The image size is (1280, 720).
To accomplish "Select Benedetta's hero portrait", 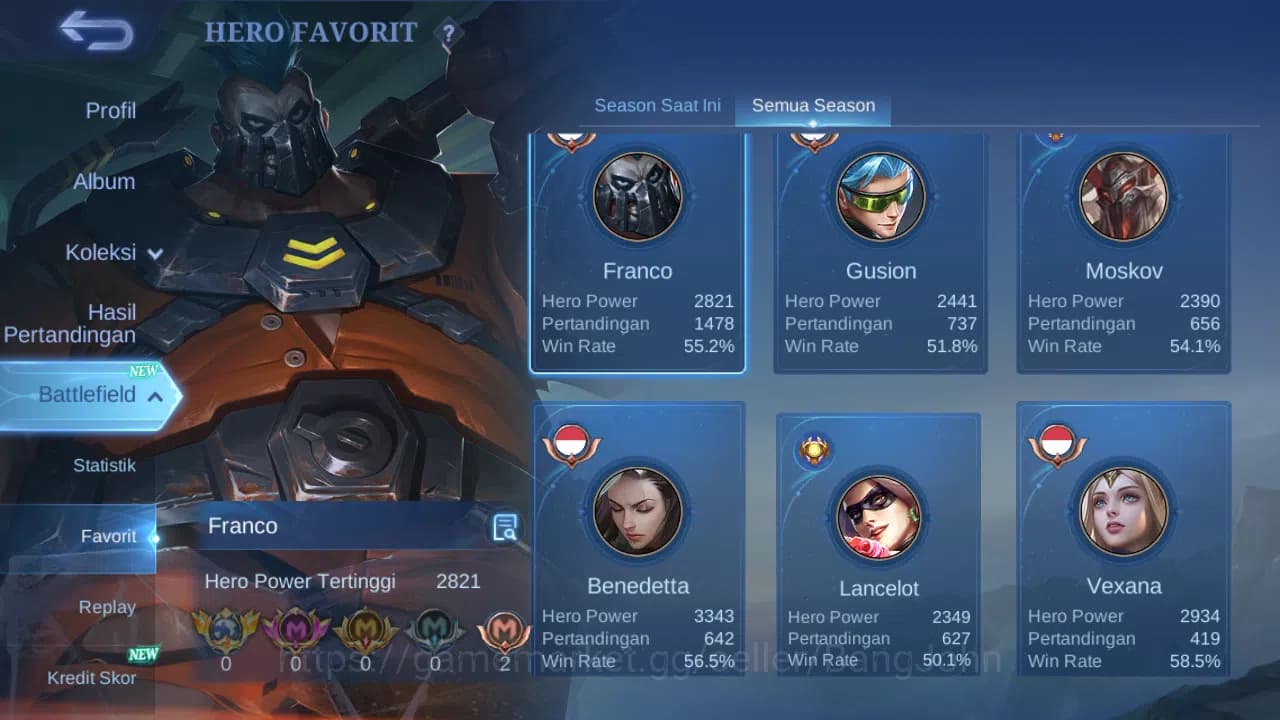I will 638,512.
